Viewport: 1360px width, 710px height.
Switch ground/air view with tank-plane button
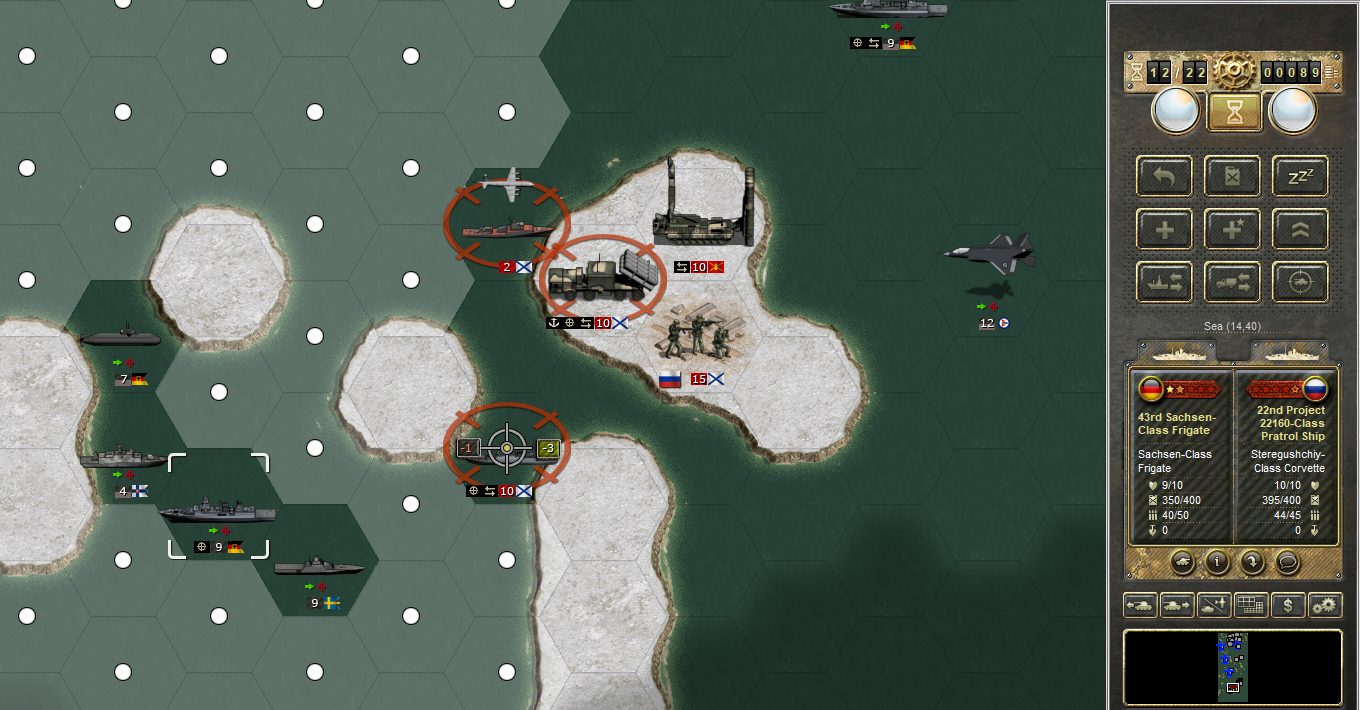pos(1214,605)
